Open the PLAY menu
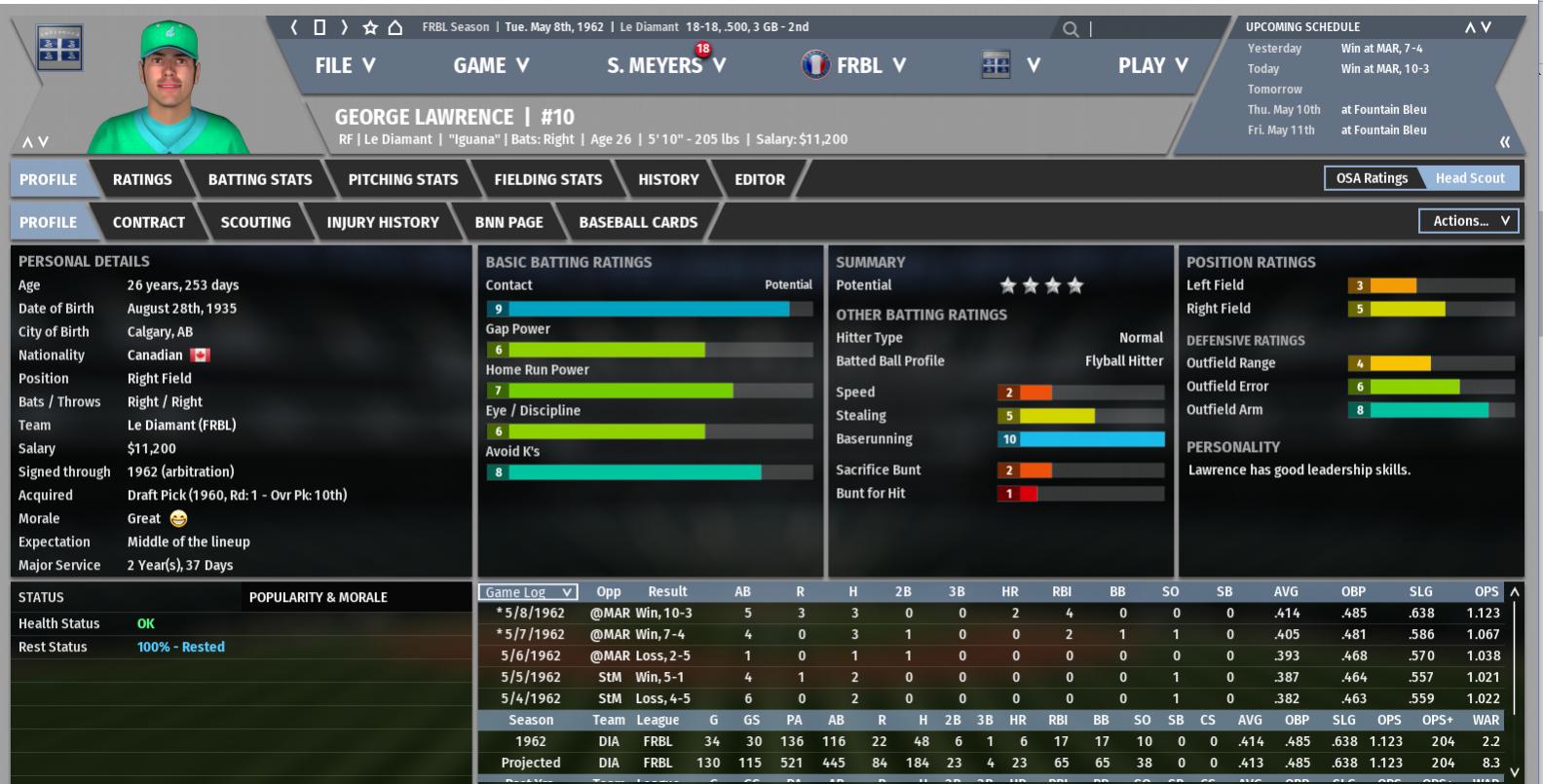The width and height of the screenshot is (1543, 784). click(x=1152, y=66)
